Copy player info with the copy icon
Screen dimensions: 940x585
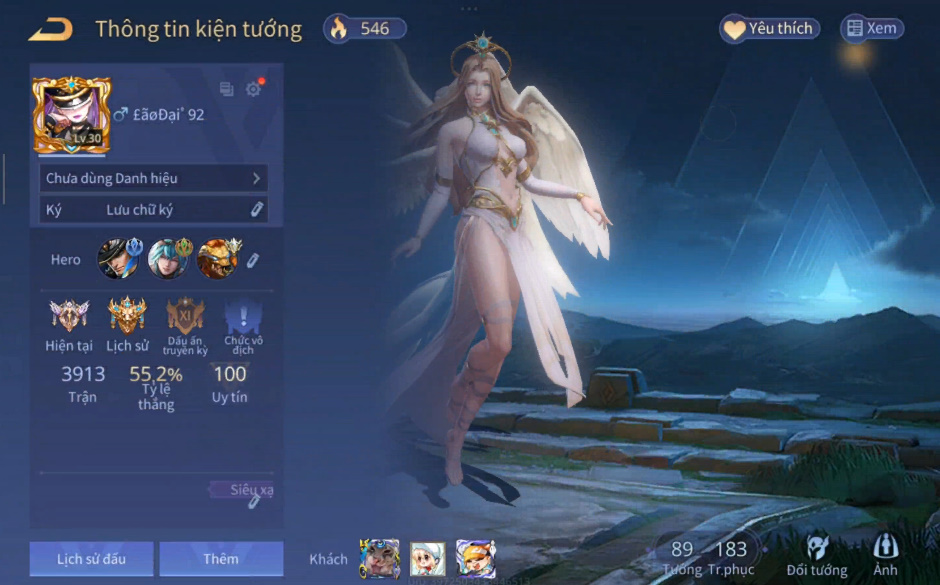[x=226, y=89]
